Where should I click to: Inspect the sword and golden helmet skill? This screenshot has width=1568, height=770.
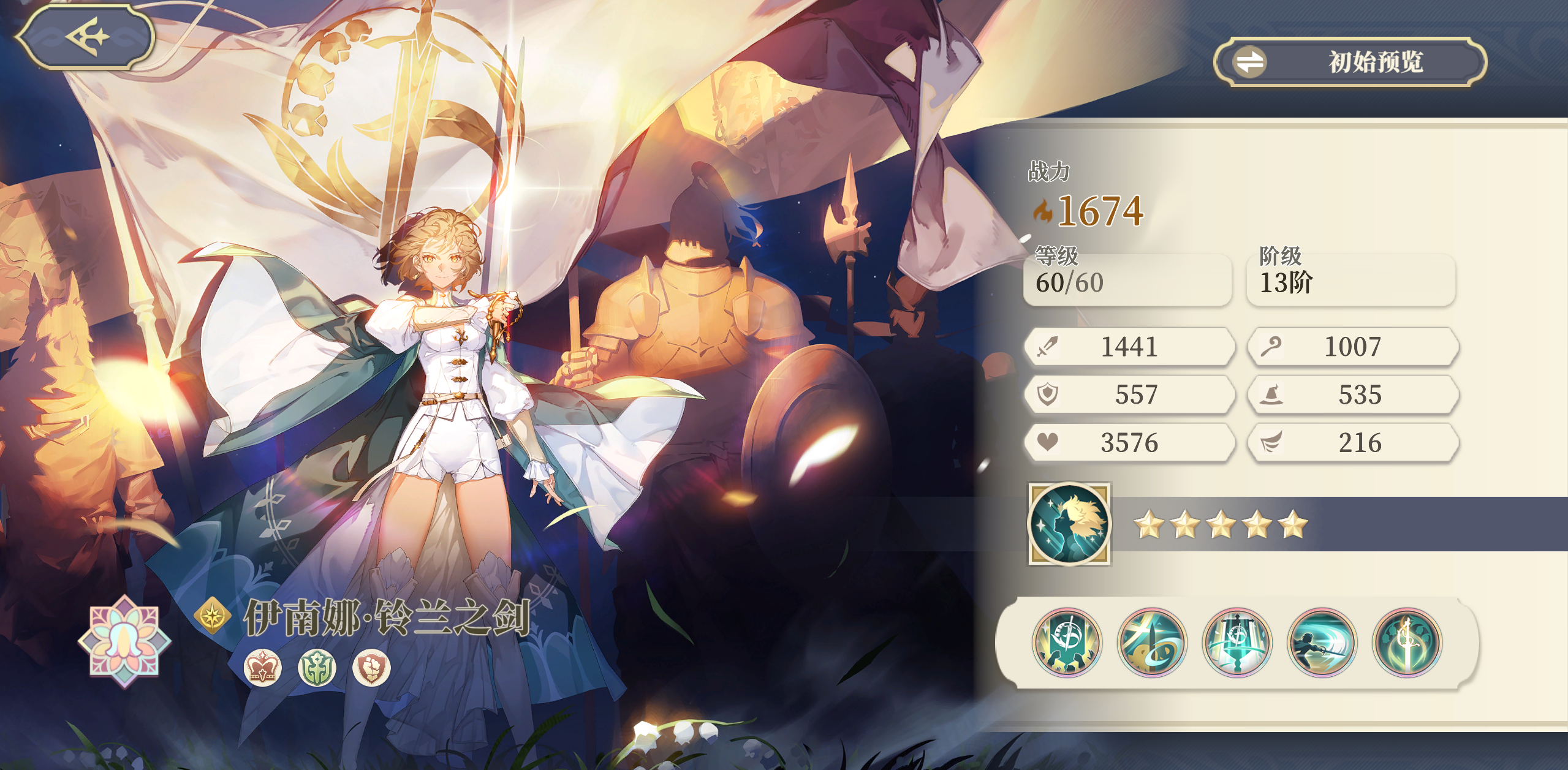(1152, 643)
